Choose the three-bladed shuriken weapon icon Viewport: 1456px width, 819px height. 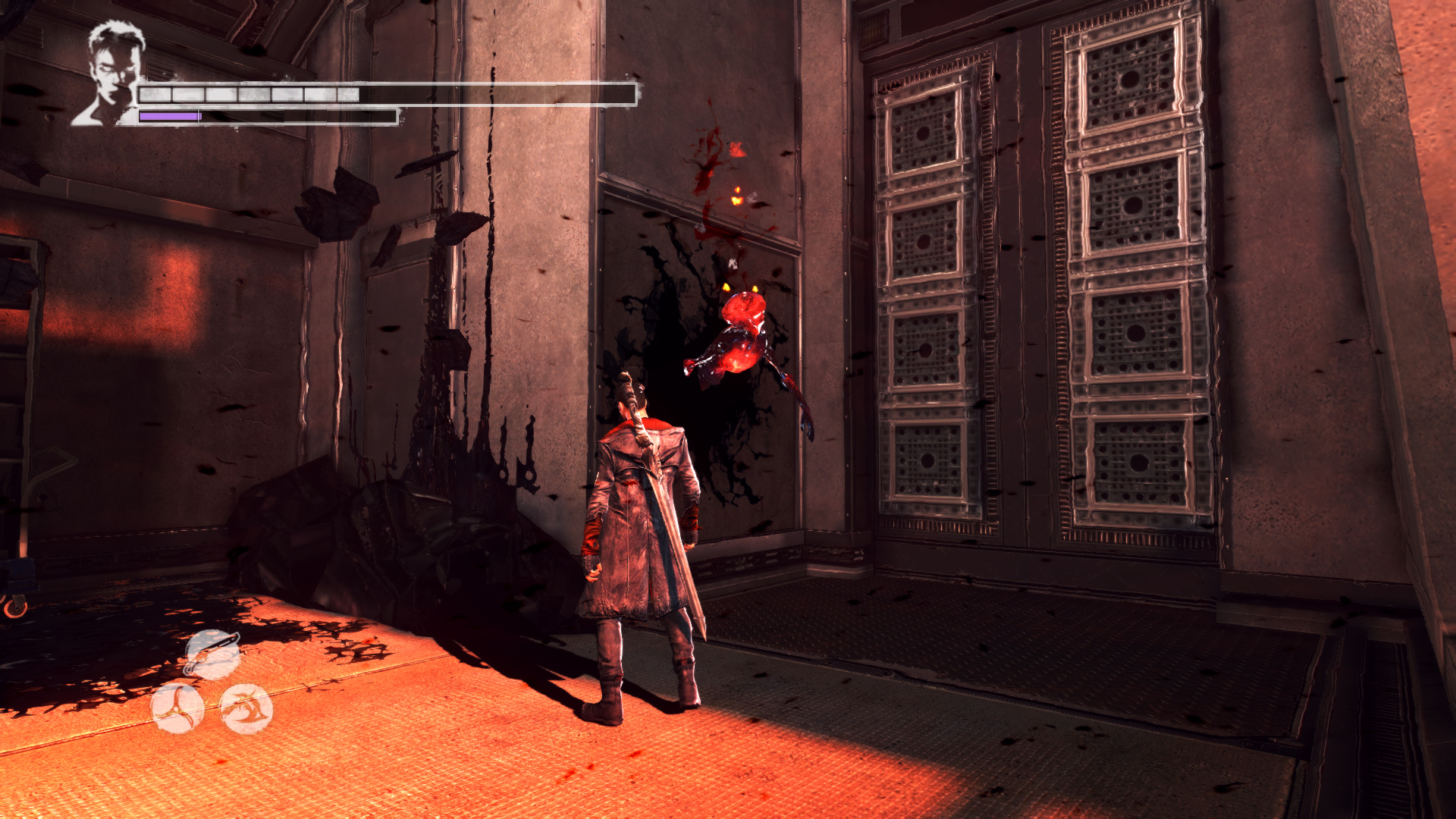(177, 708)
